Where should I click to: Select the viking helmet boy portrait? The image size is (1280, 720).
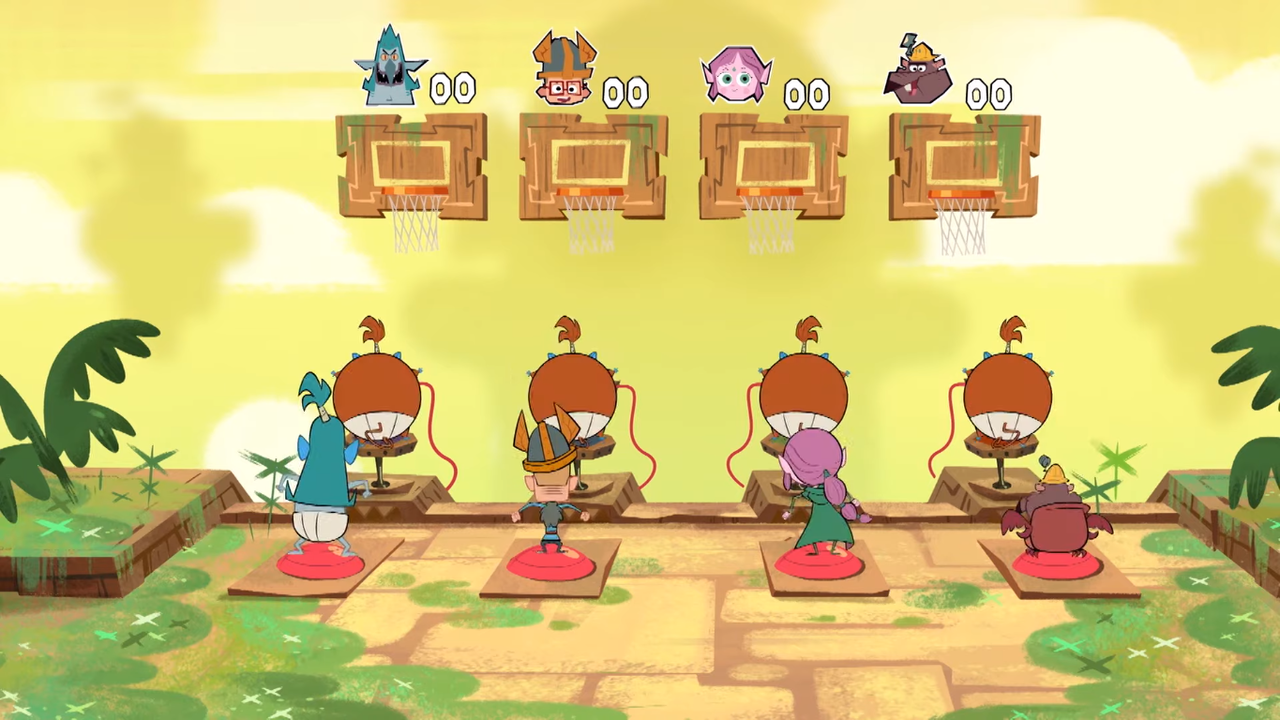pos(563,70)
